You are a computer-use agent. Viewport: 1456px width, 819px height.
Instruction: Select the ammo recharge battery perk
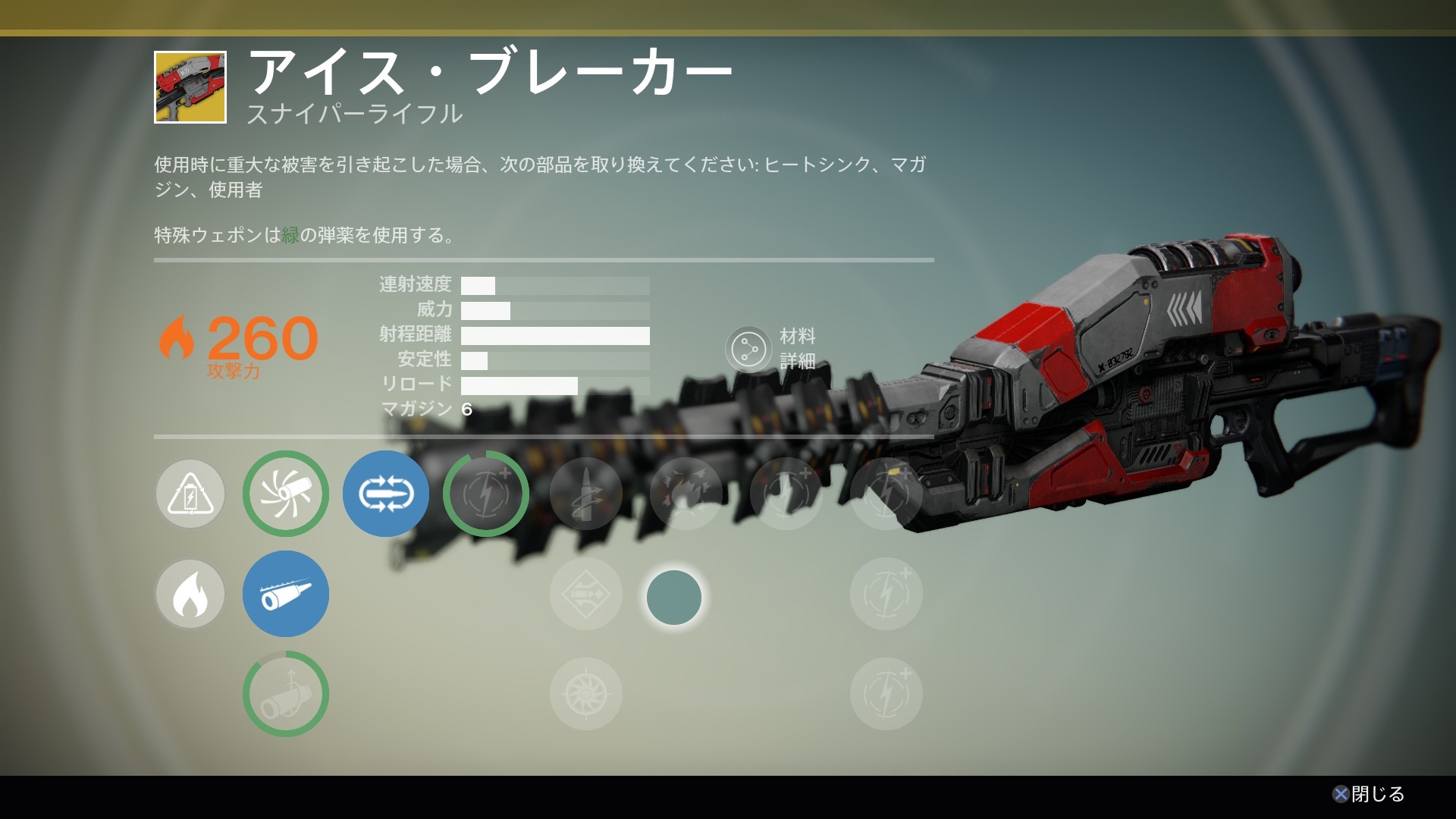[x=190, y=494]
